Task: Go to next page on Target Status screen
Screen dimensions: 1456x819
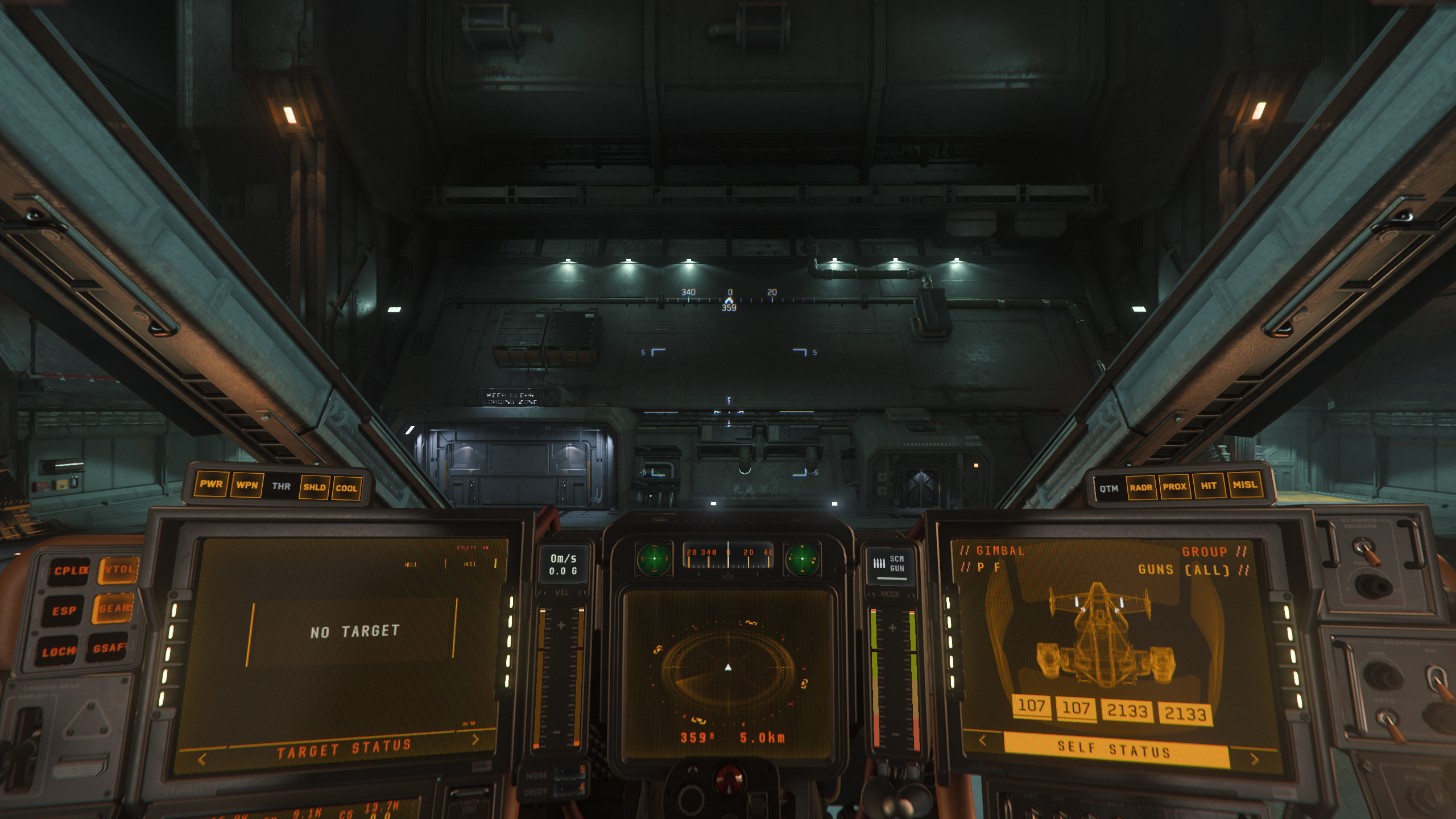Action: [x=475, y=739]
